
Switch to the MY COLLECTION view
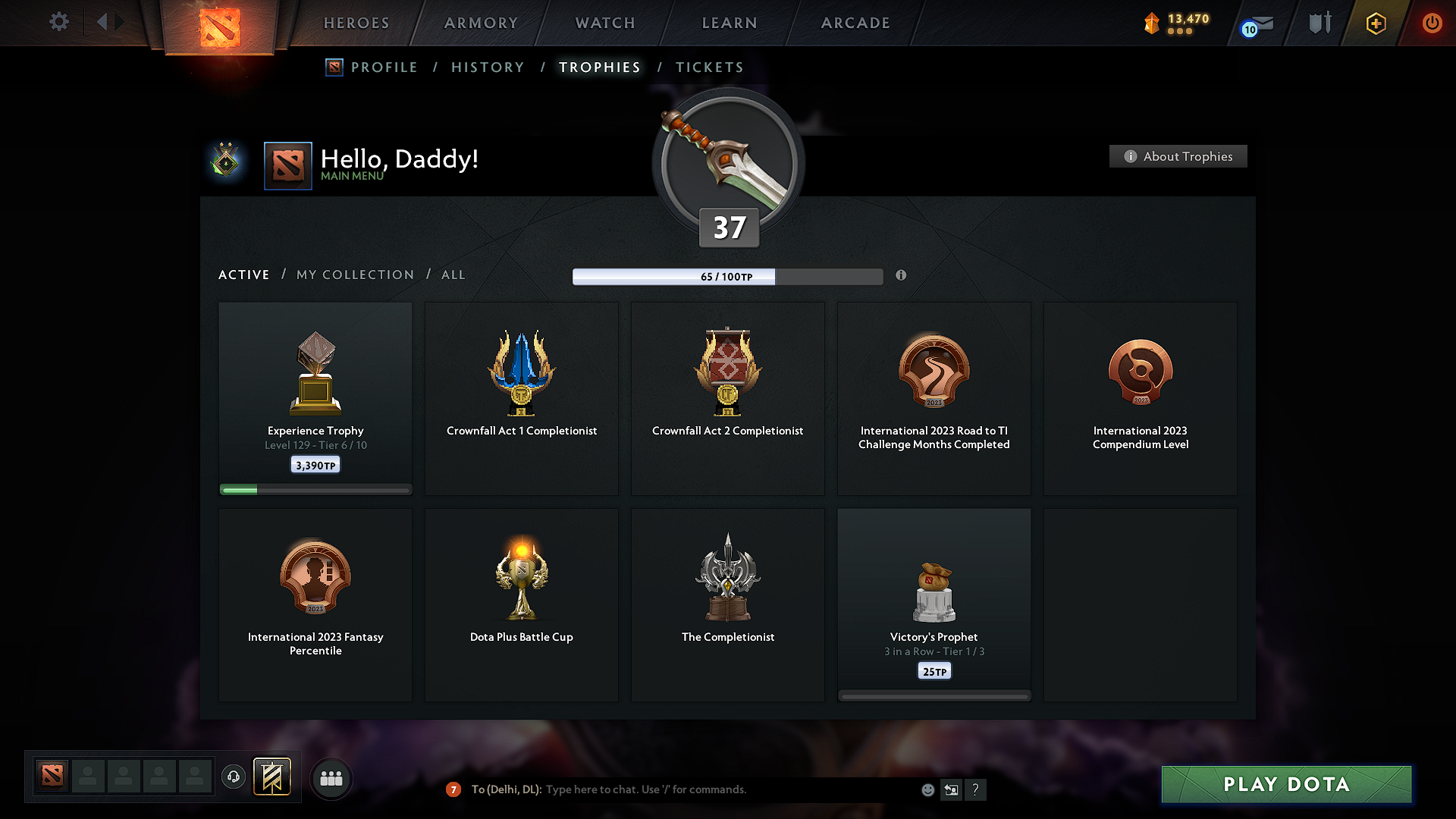click(x=354, y=275)
